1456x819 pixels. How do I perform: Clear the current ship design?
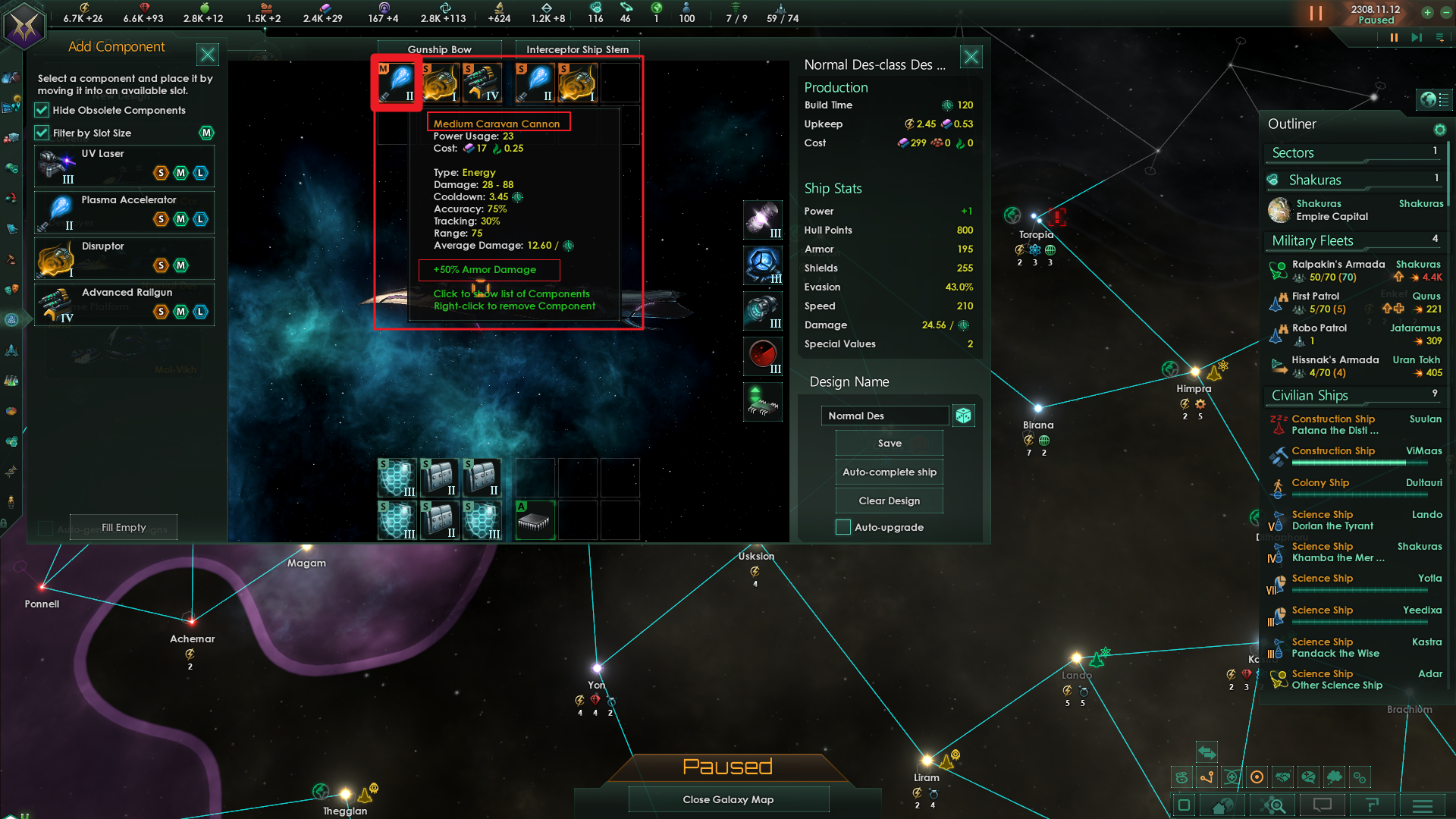point(889,501)
